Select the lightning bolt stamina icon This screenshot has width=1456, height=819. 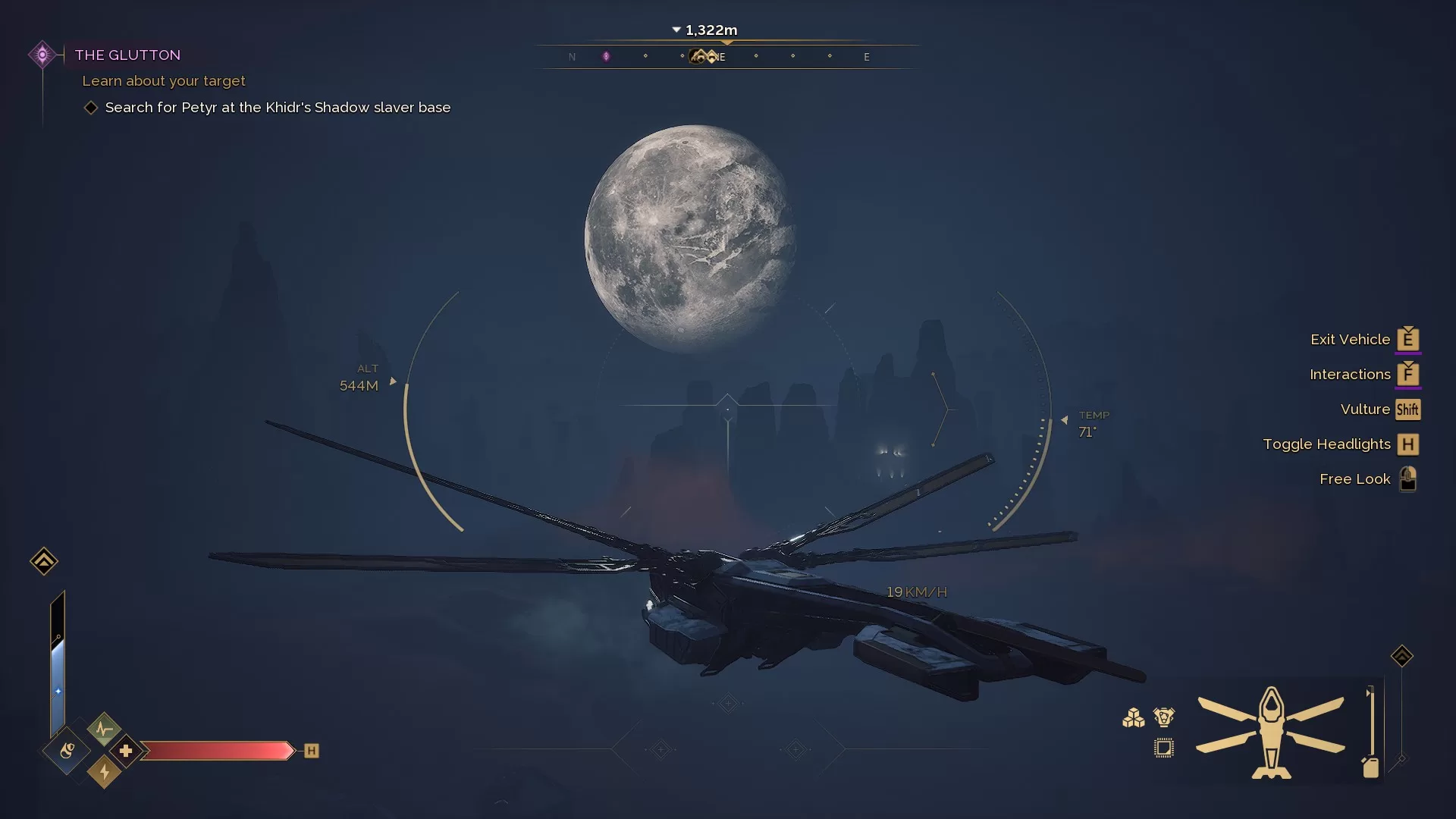(104, 772)
